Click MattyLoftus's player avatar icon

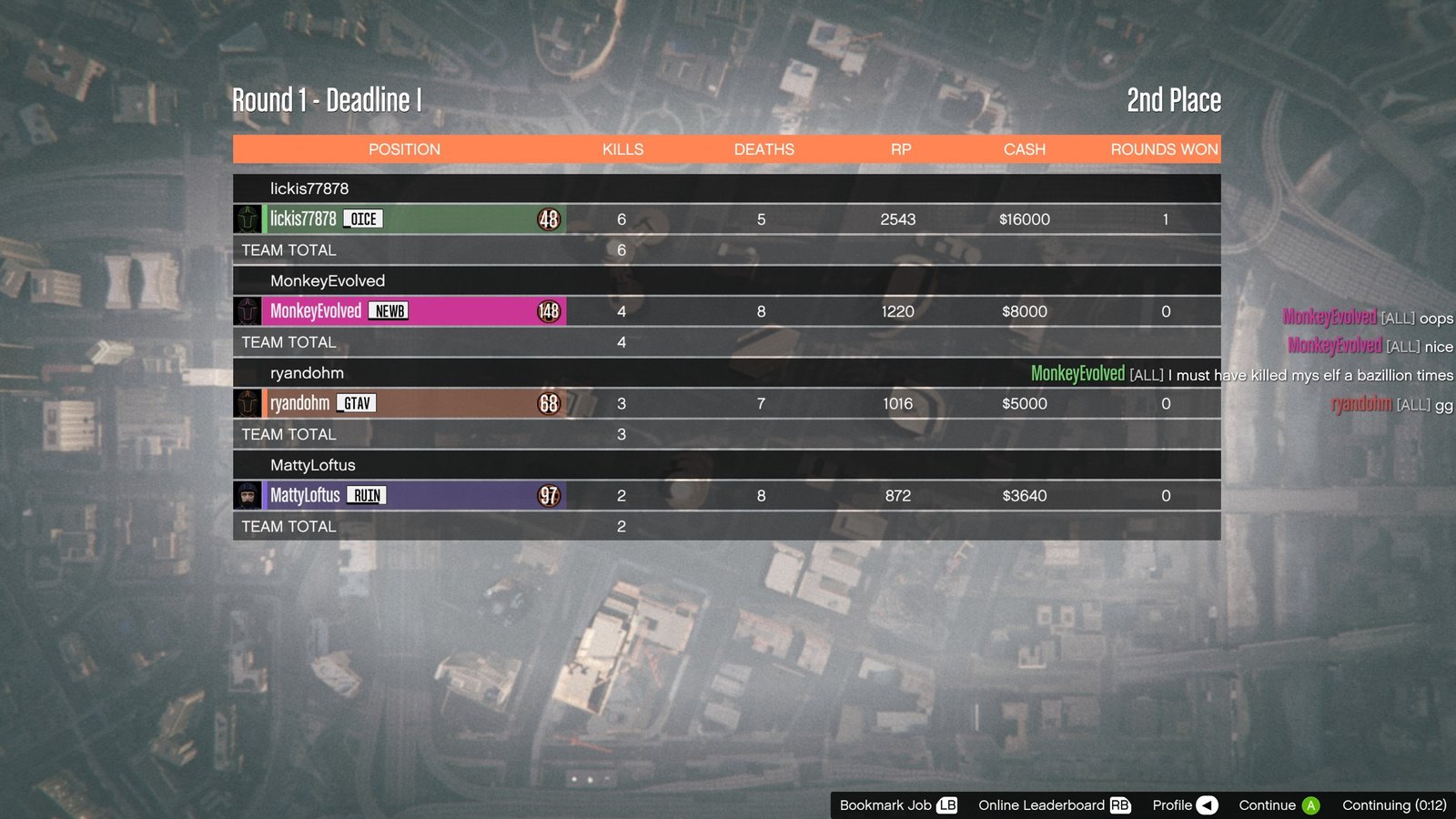tap(248, 495)
